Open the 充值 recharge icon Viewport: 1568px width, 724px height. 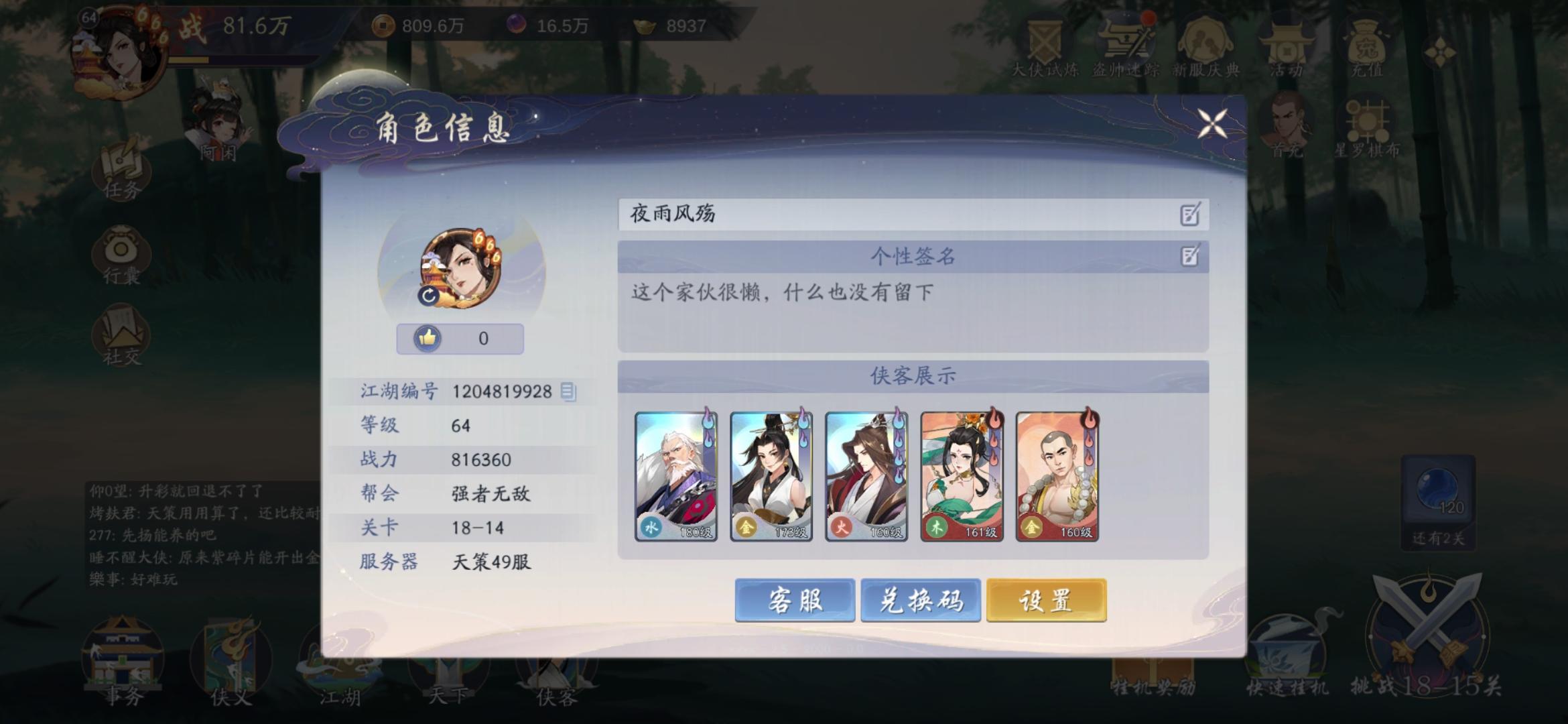pyautogui.click(x=1367, y=47)
